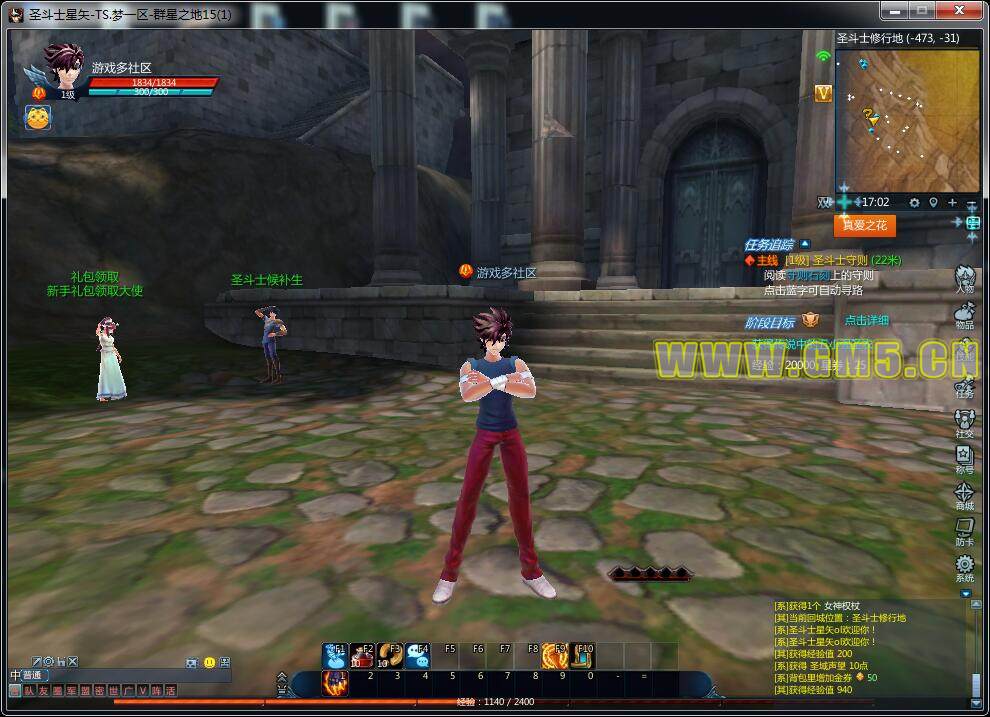
Task: Open the 任务 quest log
Action: tap(964, 383)
